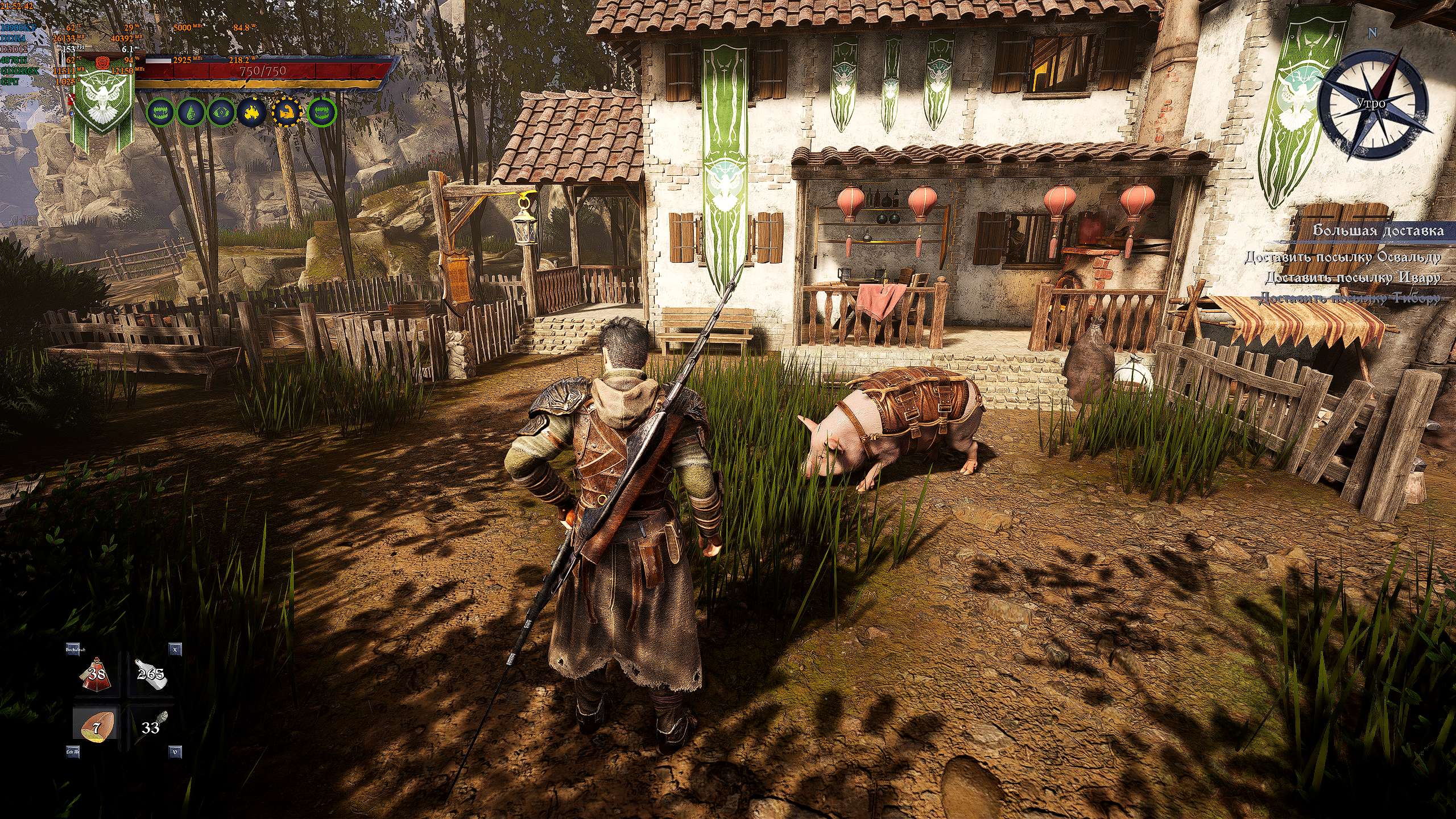The image size is (1456, 819).
Task: Select completed objective Доставить посылку Тибору
Action: pyautogui.click(x=1349, y=297)
